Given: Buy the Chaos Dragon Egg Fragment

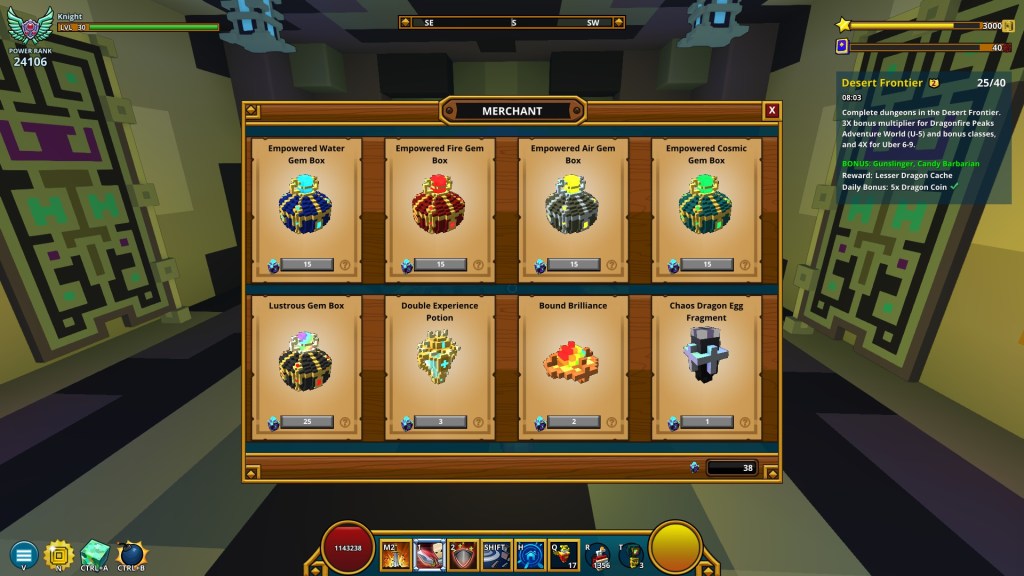Looking at the screenshot, I should [x=707, y=422].
